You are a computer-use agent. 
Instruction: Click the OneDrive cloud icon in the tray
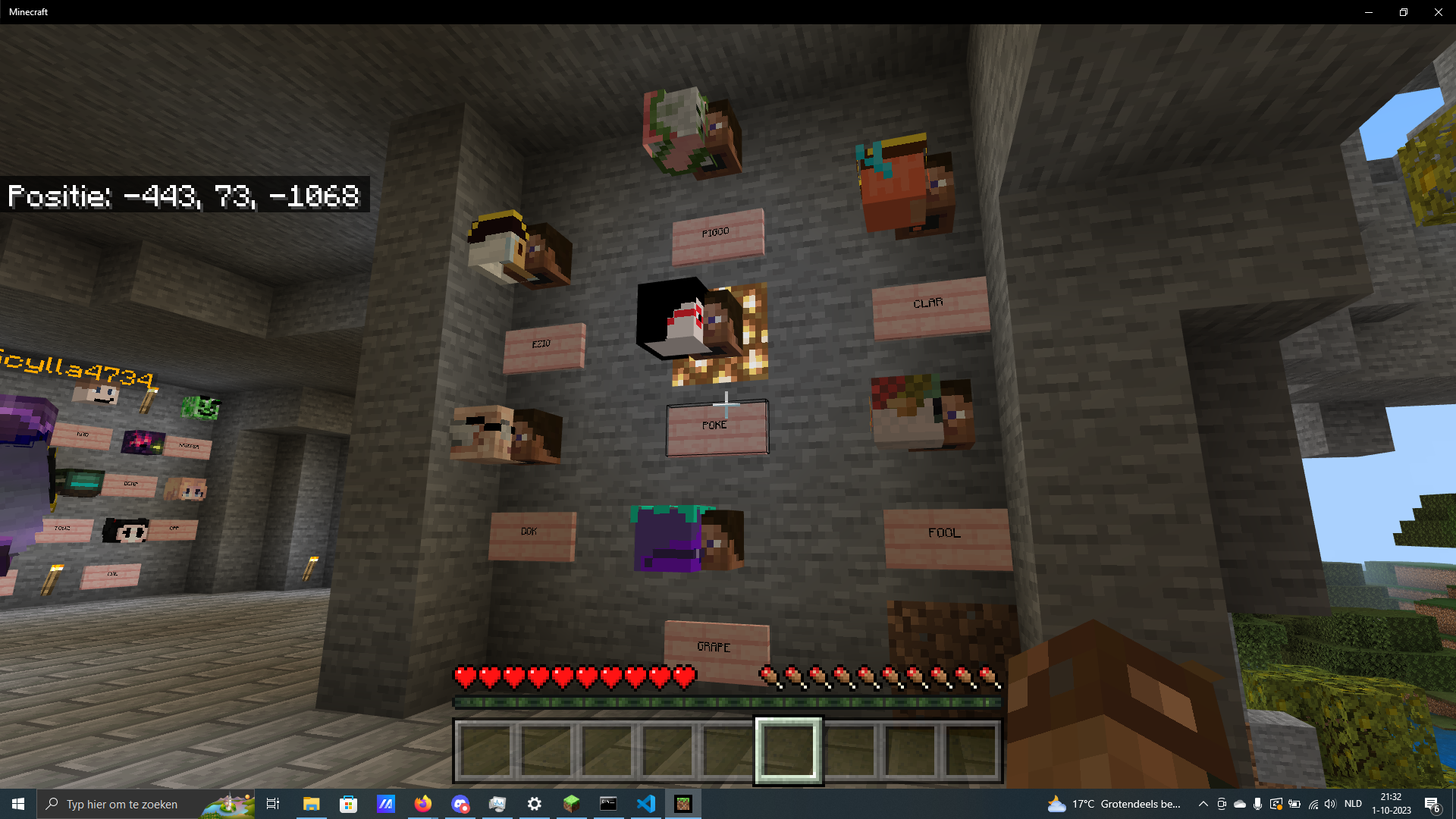1239,804
